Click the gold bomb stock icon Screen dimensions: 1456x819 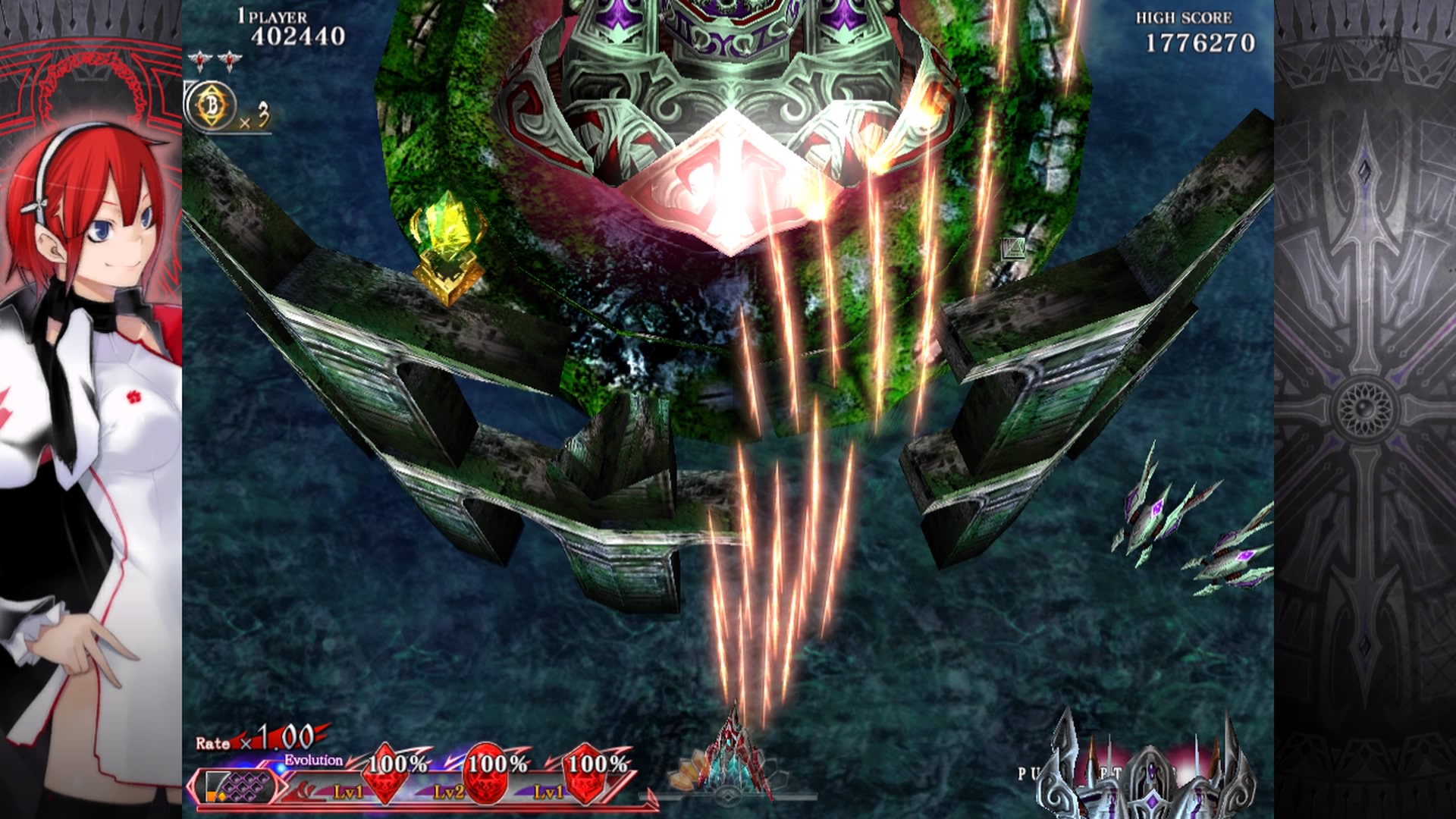tap(210, 108)
